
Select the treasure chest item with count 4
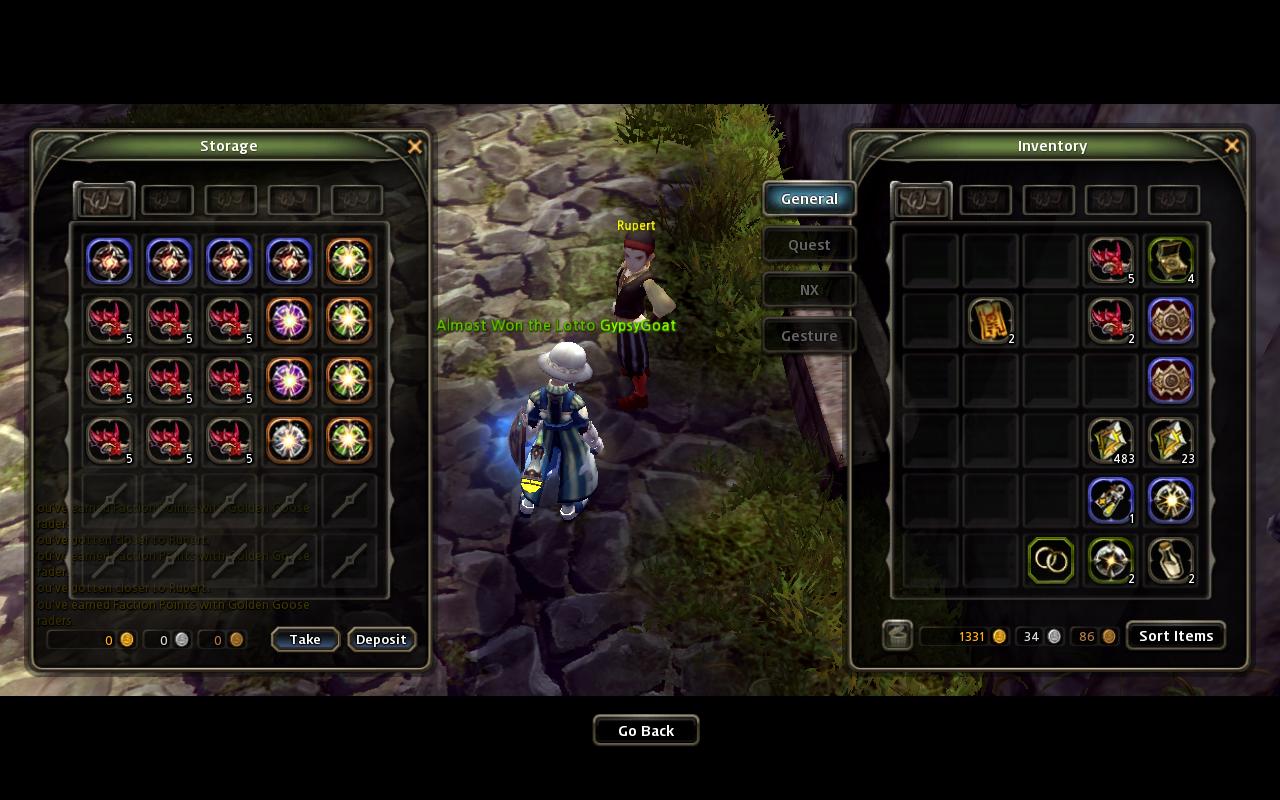tap(1170, 260)
